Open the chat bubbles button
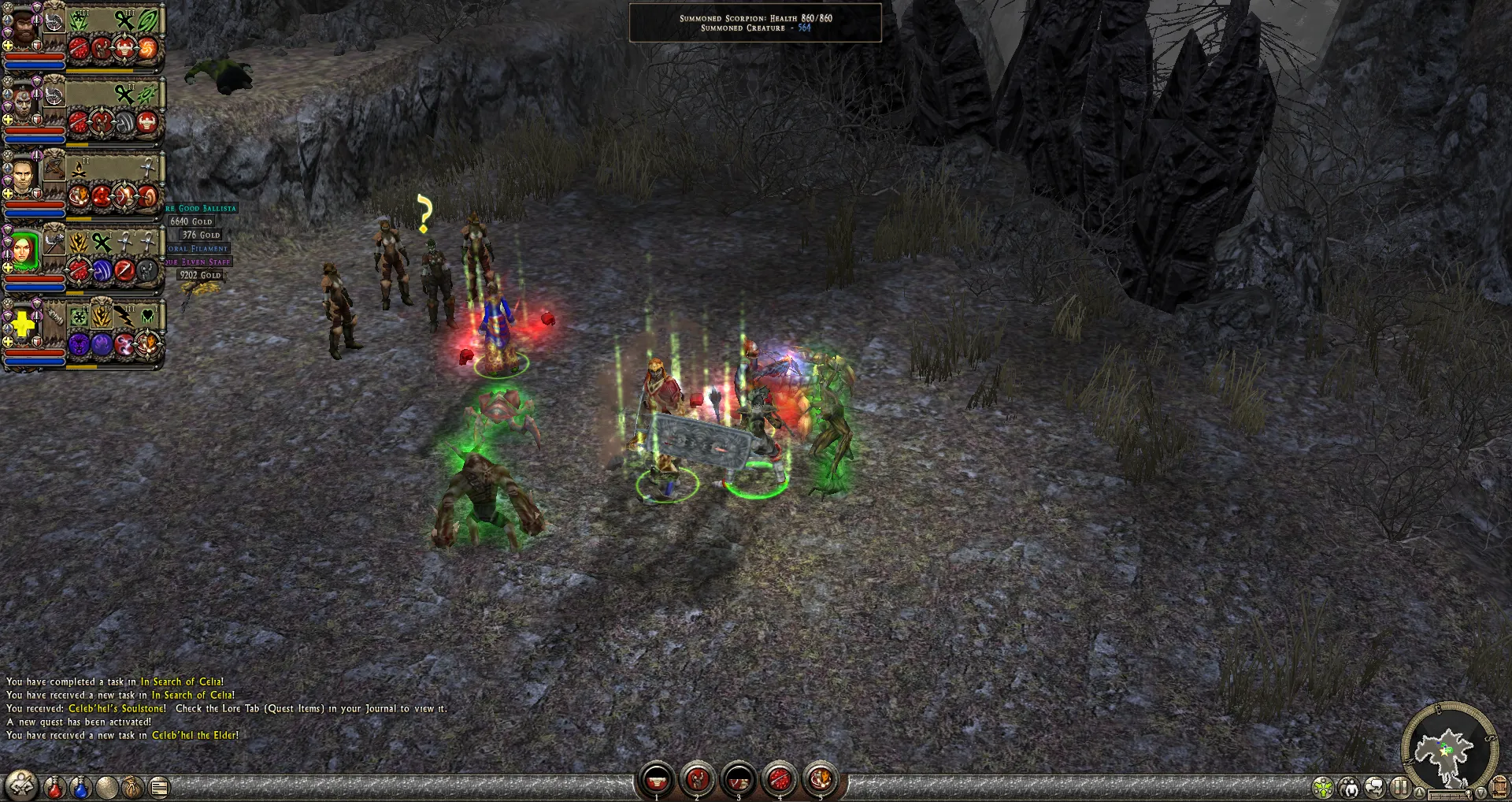This screenshot has height=802, width=1512. coord(1375,787)
